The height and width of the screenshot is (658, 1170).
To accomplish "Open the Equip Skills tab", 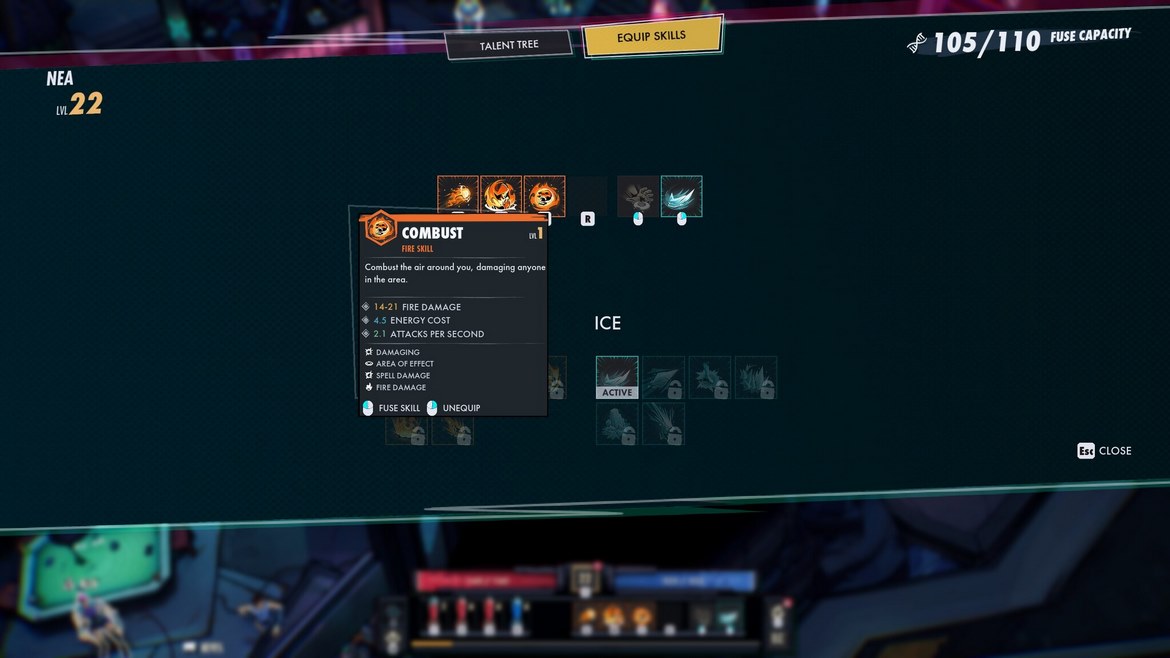I will point(651,37).
